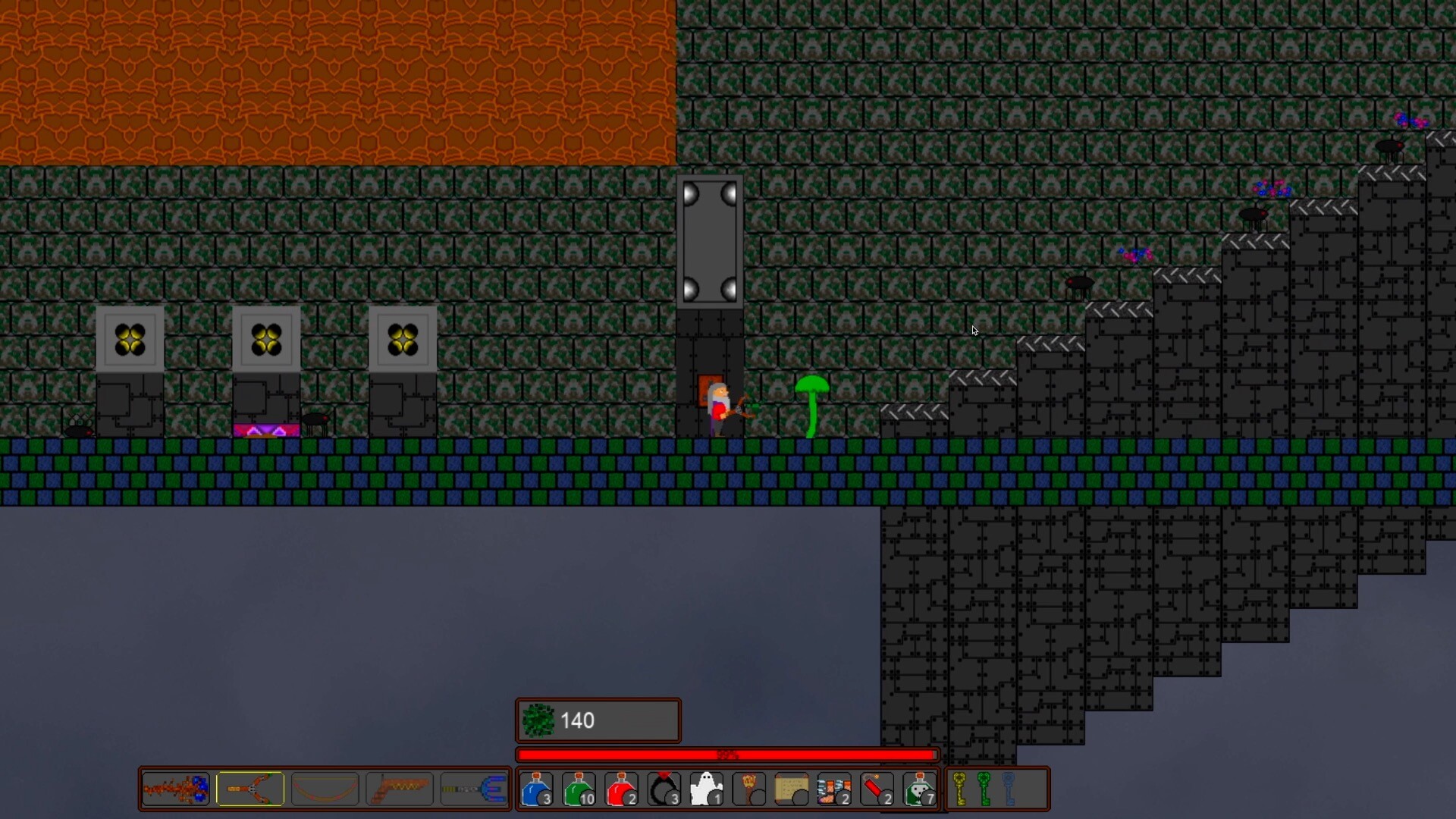Screen dimensions: 1456x819
Task: Equip the boots with 2 charges
Action: point(834,789)
